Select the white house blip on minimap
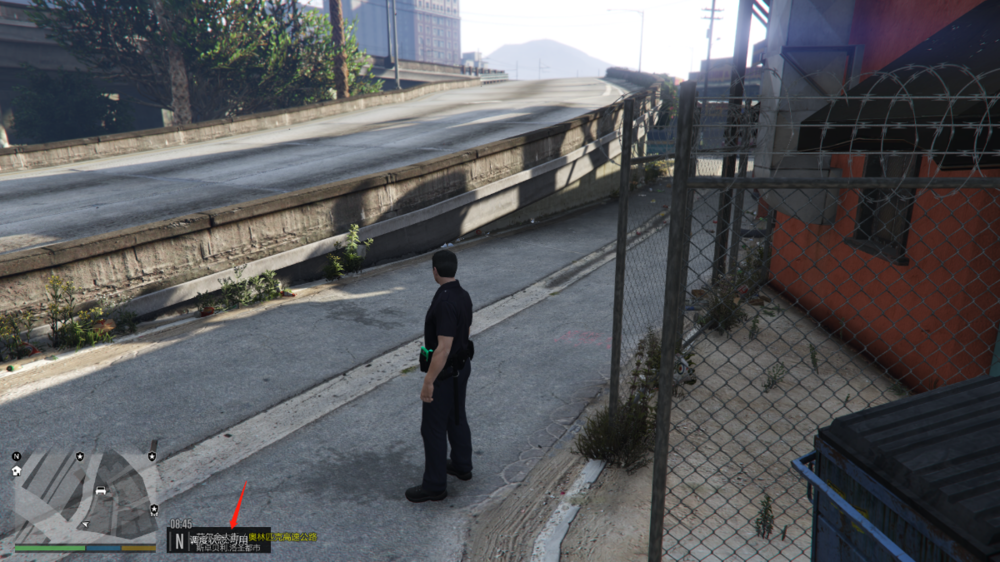1000x562 pixels. (18, 470)
